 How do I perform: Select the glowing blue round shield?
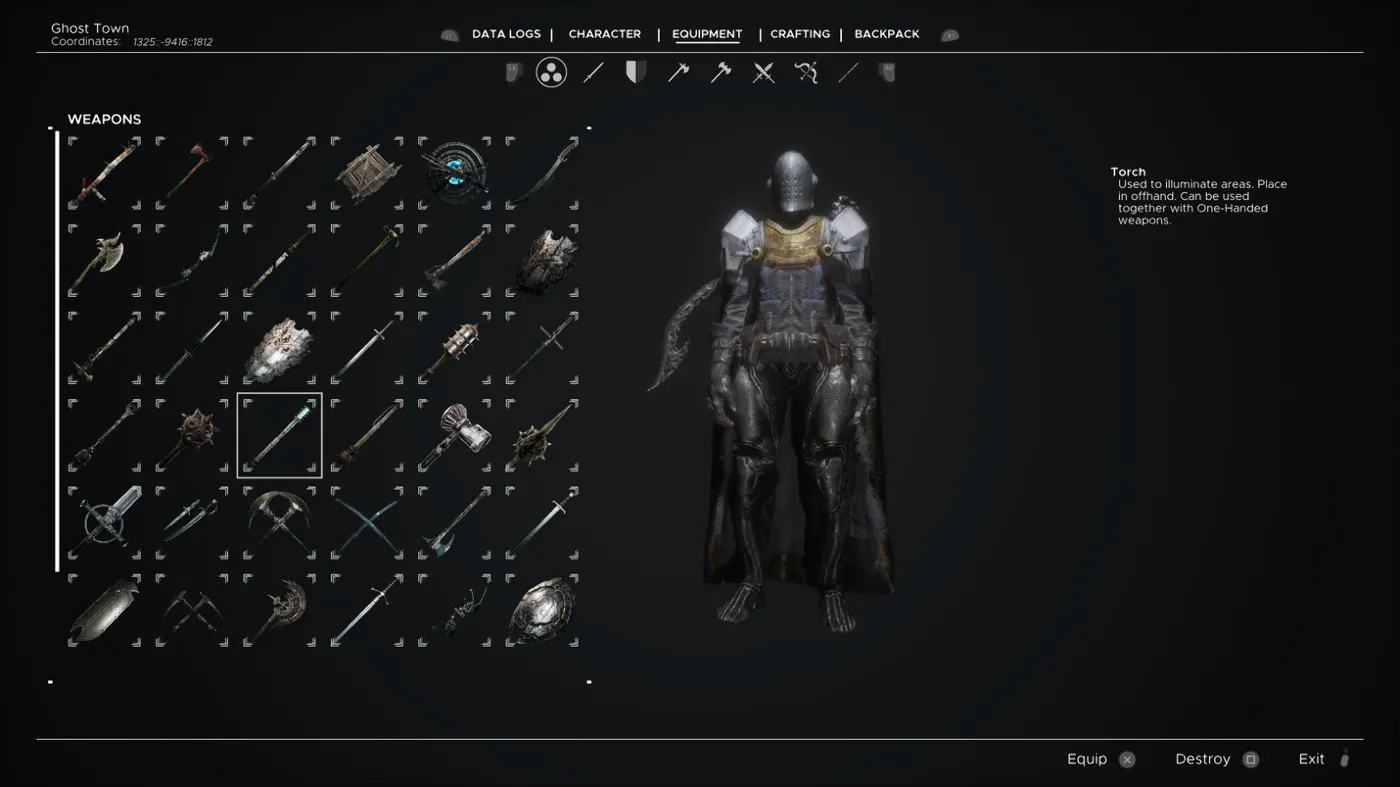point(455,174)
